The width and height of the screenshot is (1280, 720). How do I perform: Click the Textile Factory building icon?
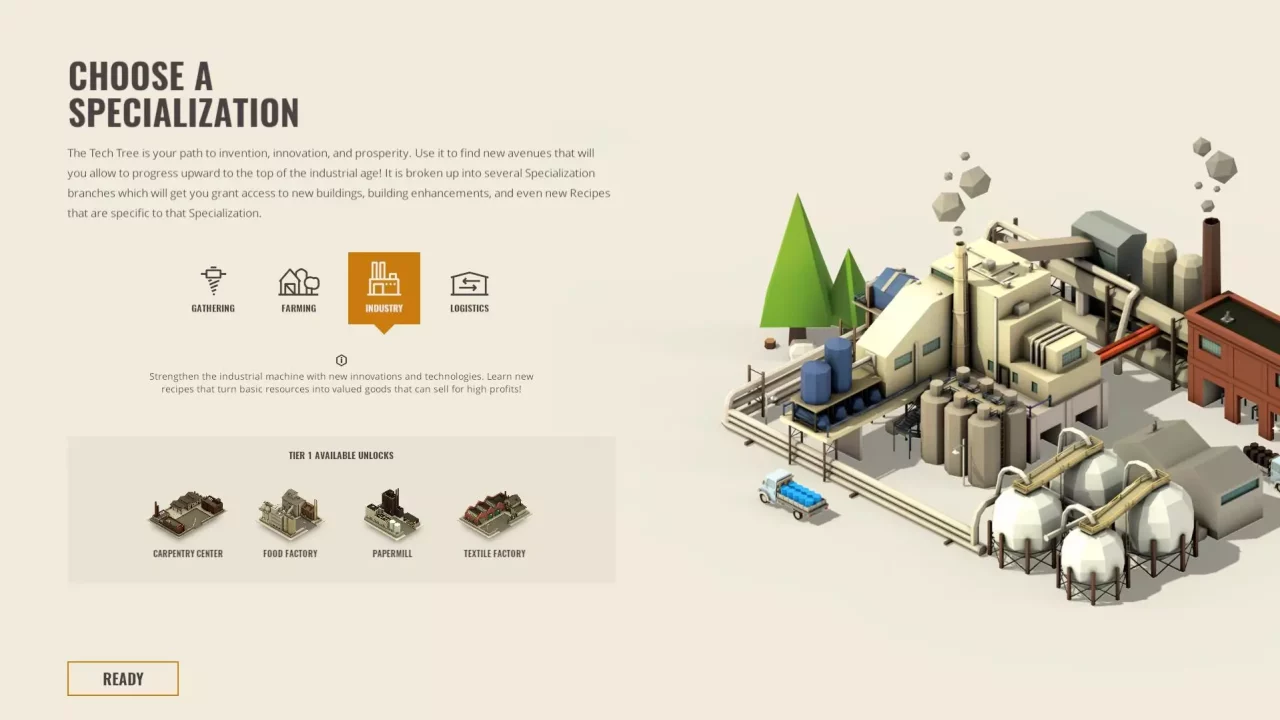tap(494, 512)
